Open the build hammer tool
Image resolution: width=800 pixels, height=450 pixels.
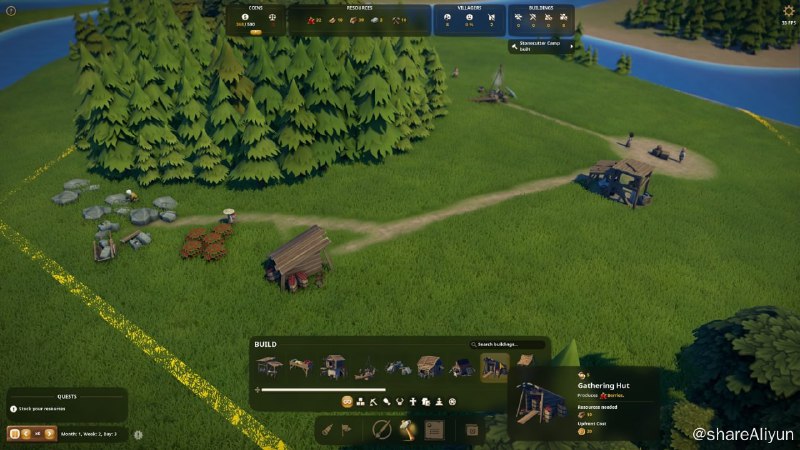coord(408,430)
